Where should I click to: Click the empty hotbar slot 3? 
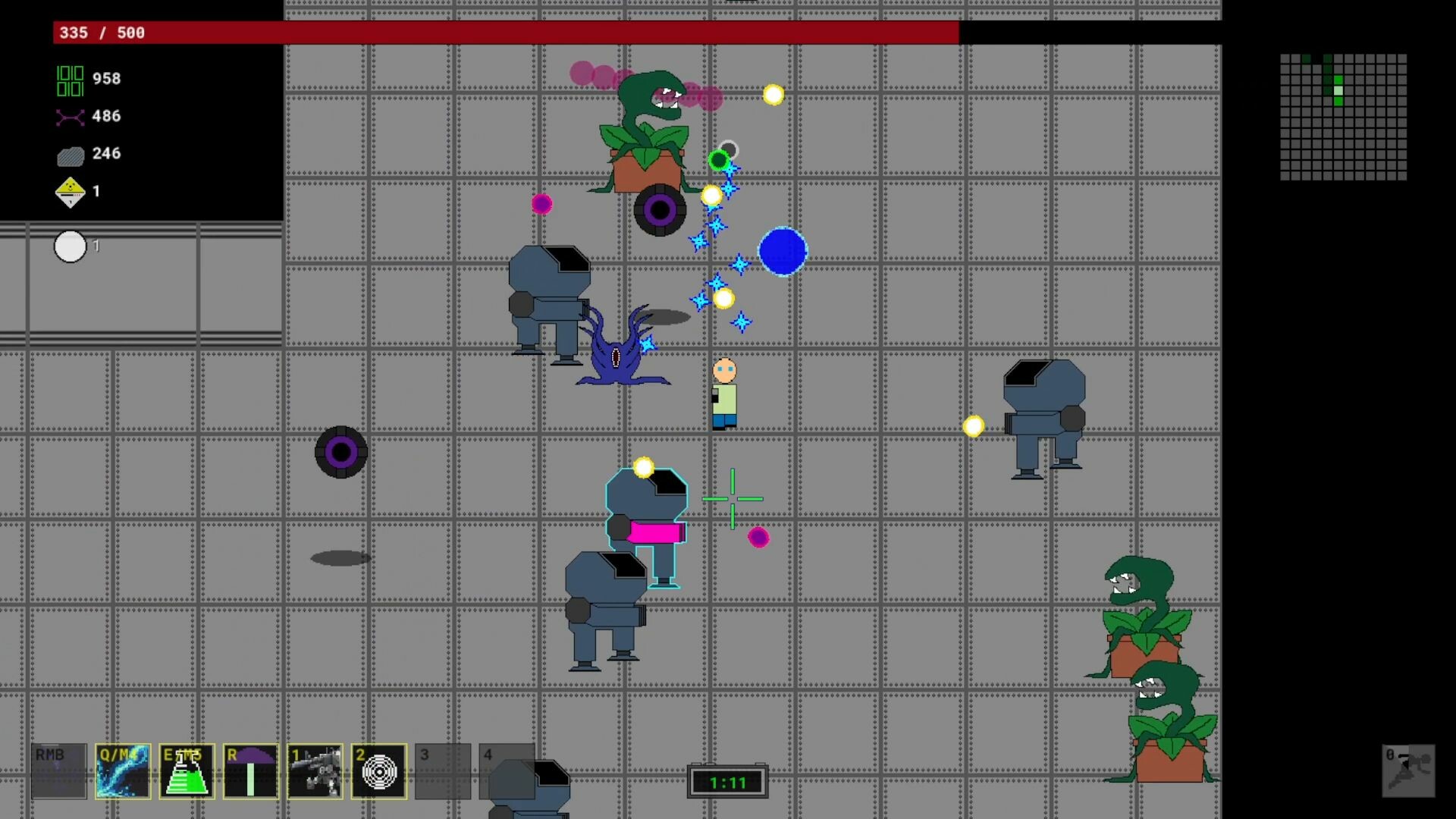(x=444, y=771)
